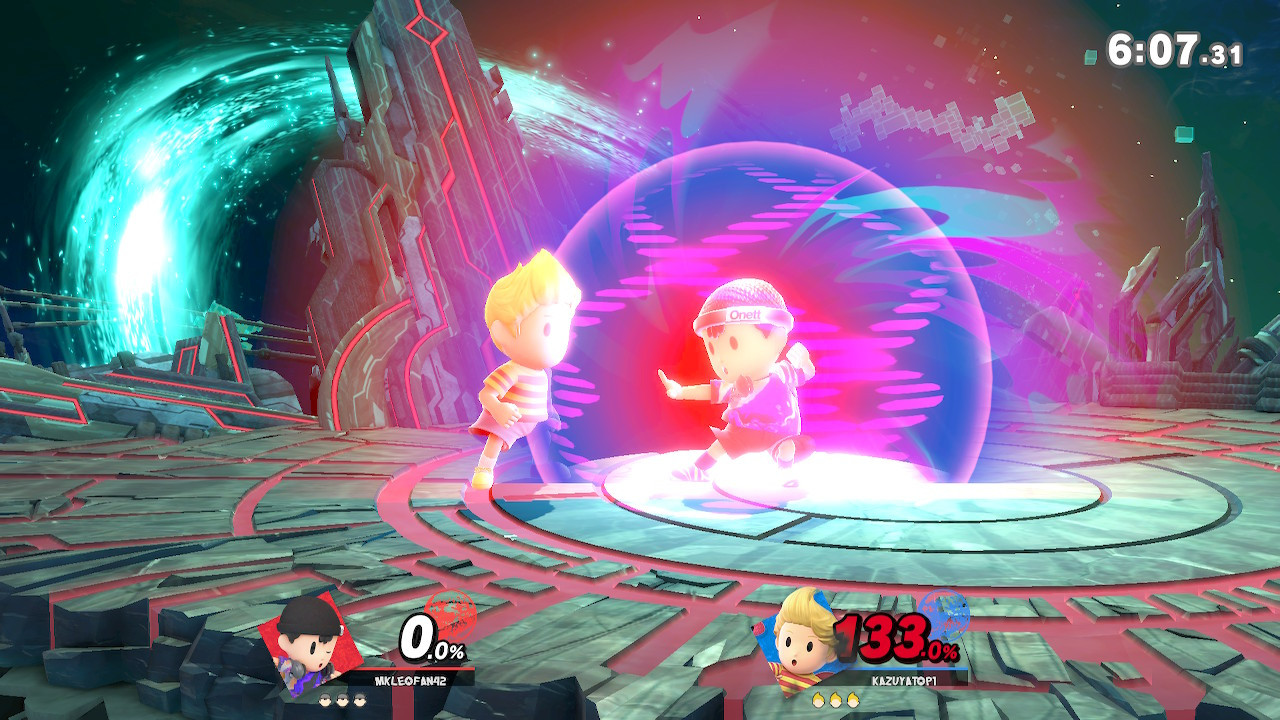Click the middle Lucas stock head icon
This screenshot has height=720, width=1280.
click(x=834, y=700)
